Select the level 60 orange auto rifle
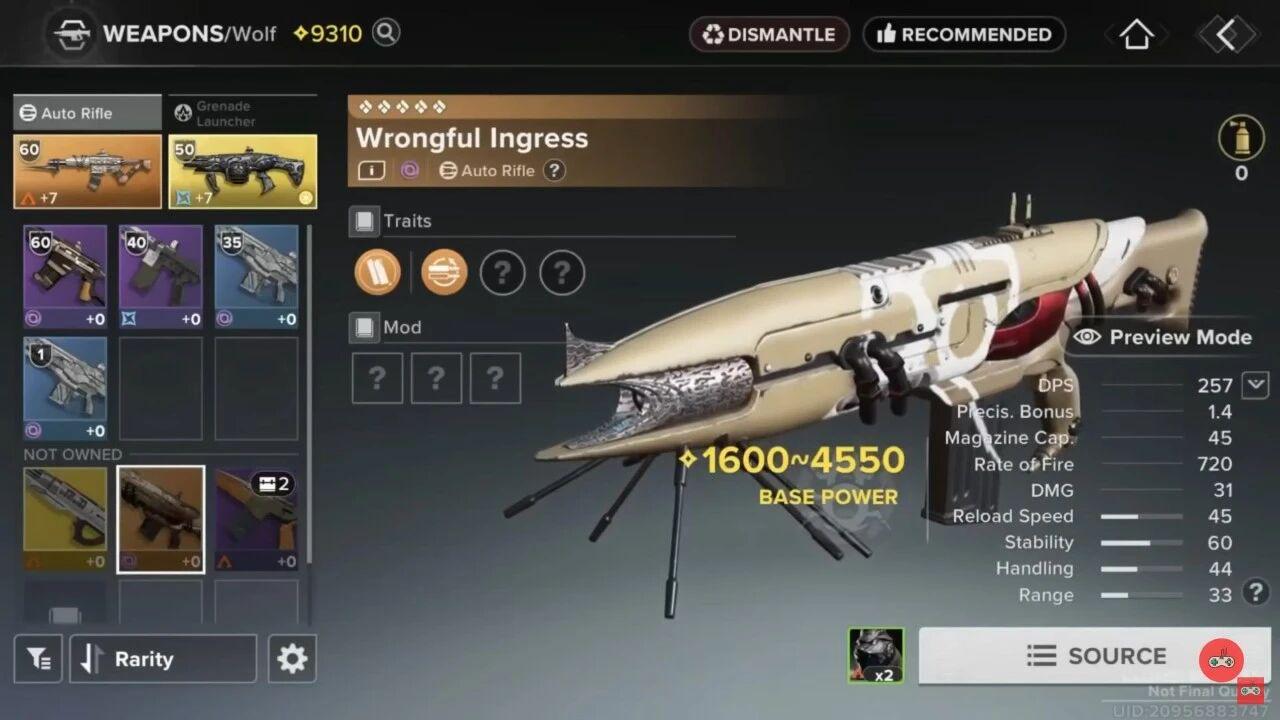Screen dimensions: 1280x720 pyautogui.click(x=87, y=171)
